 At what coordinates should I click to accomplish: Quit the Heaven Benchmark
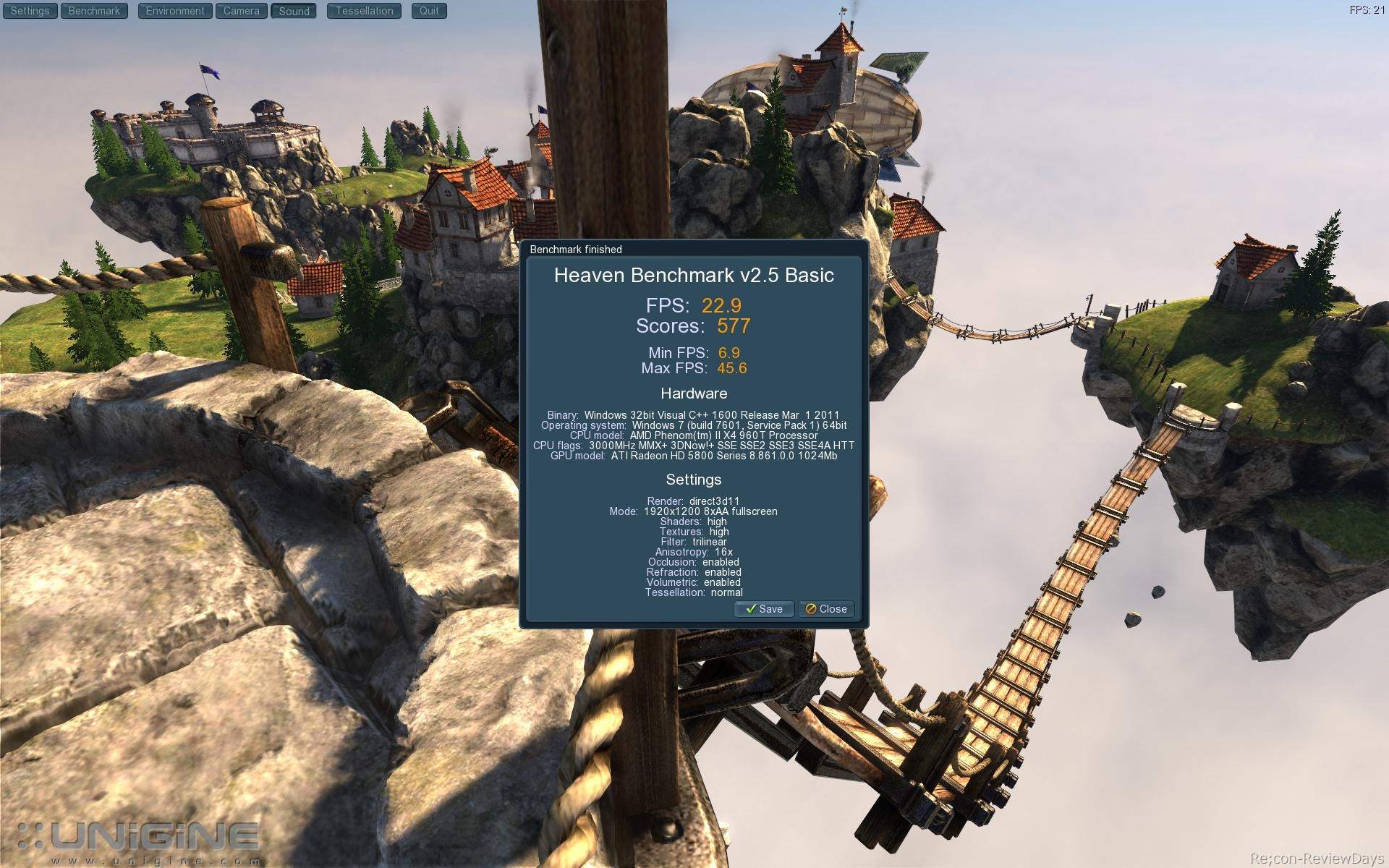[x=429, y=11]
